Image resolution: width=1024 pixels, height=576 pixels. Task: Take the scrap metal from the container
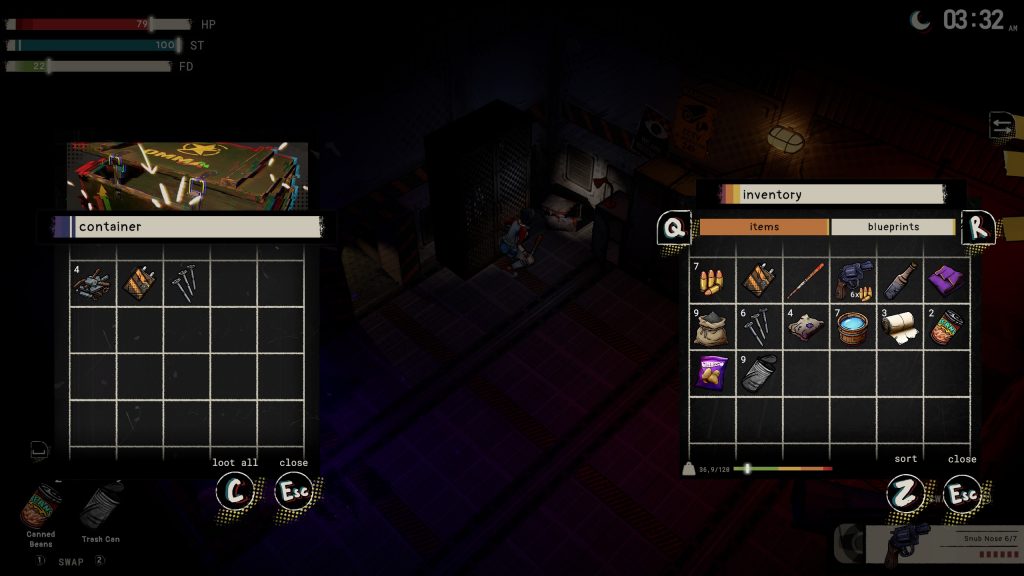click(x=92, y=284)
